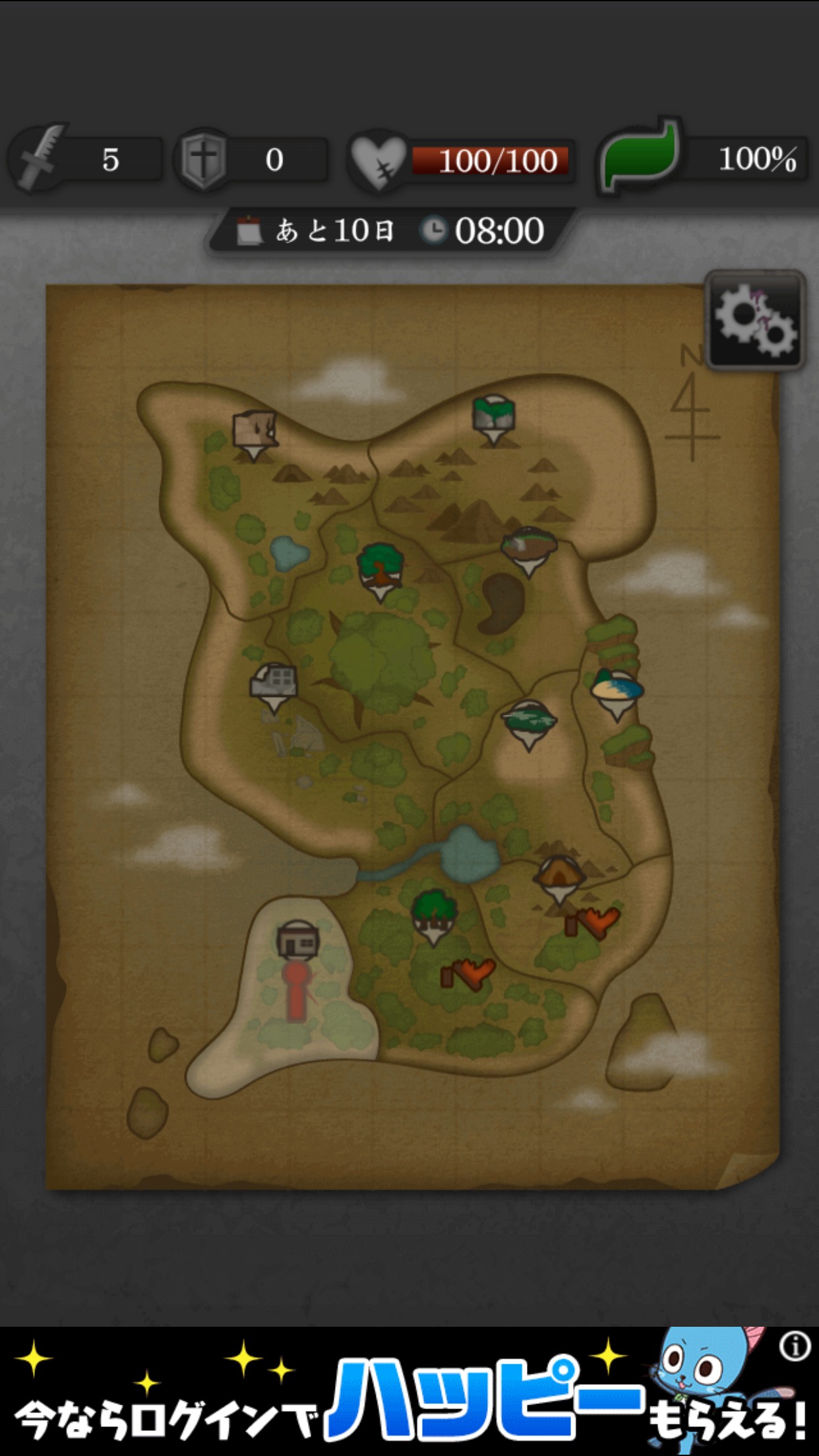
Task: Click the ad info icon
Action: click(x=795, y=1347)
